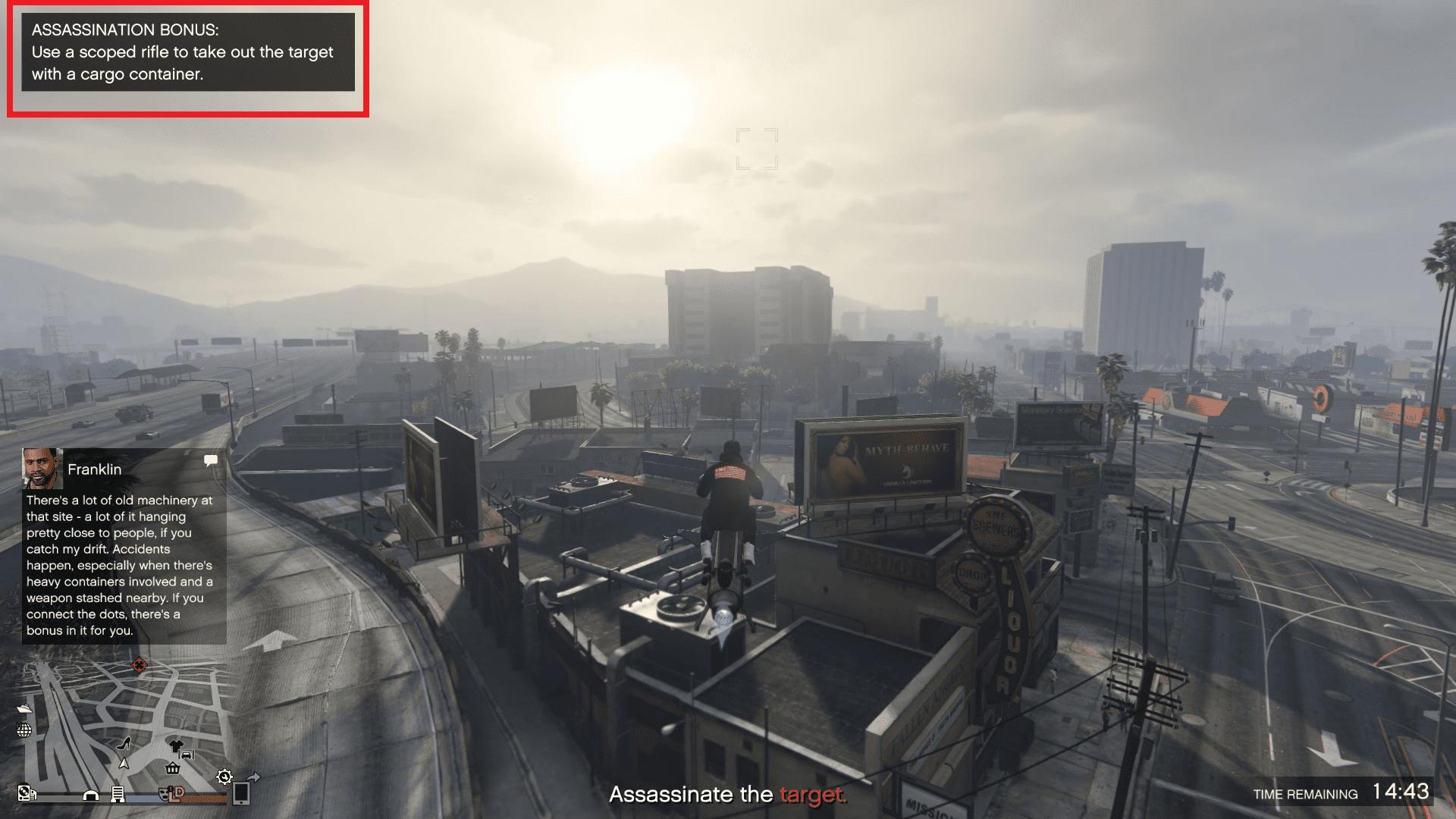Click the shopping basket store blip

coord(172,770)
